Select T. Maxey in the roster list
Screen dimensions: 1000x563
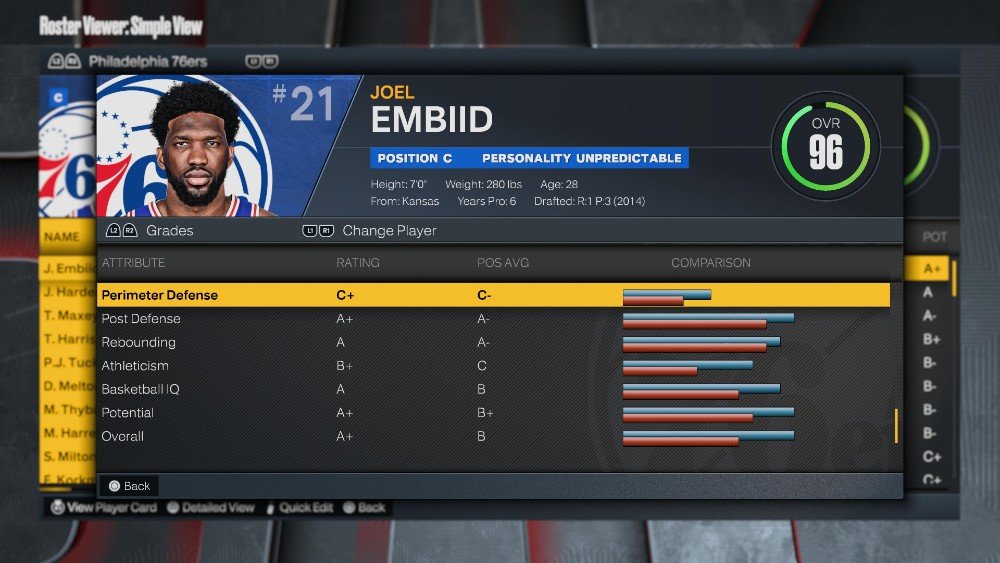click(68, 316)
